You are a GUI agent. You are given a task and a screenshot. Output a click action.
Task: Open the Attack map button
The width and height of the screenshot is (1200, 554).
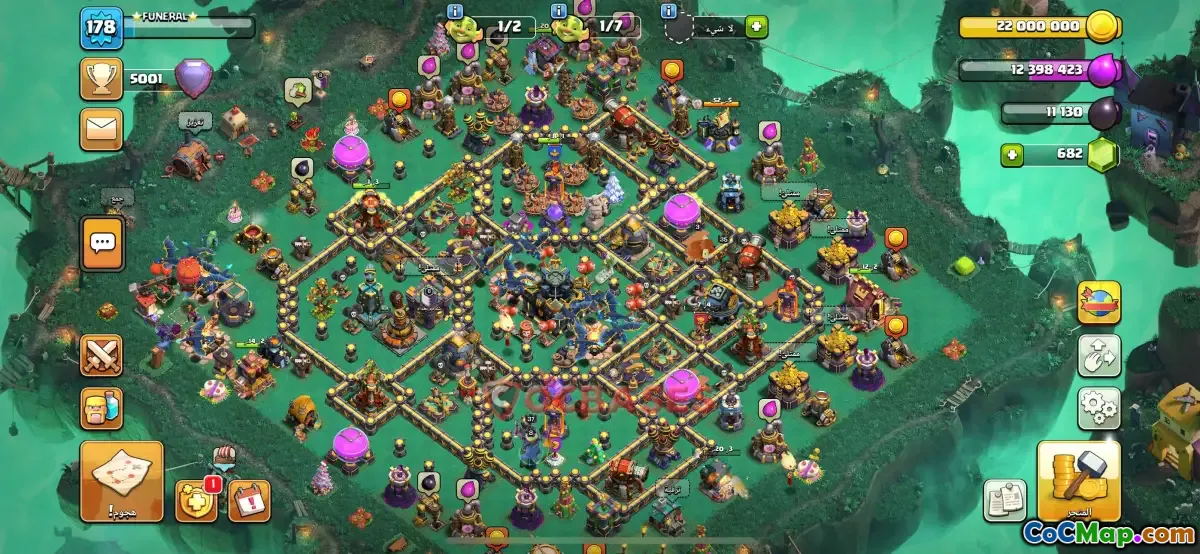point(121,481)
